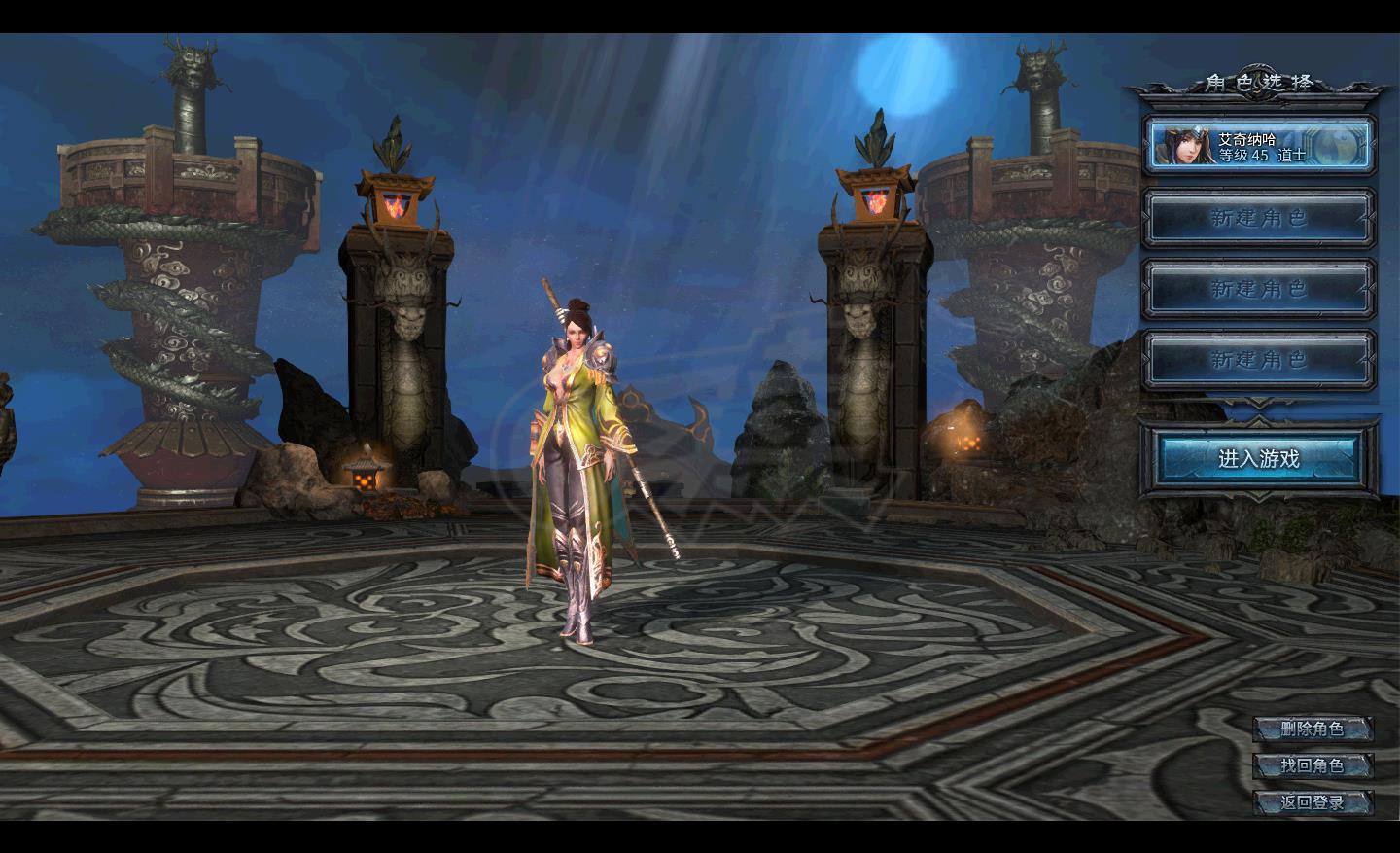Return to login via 返回登录
This screenshot has width=1400, height=853.
click(x=1312, y=802)
